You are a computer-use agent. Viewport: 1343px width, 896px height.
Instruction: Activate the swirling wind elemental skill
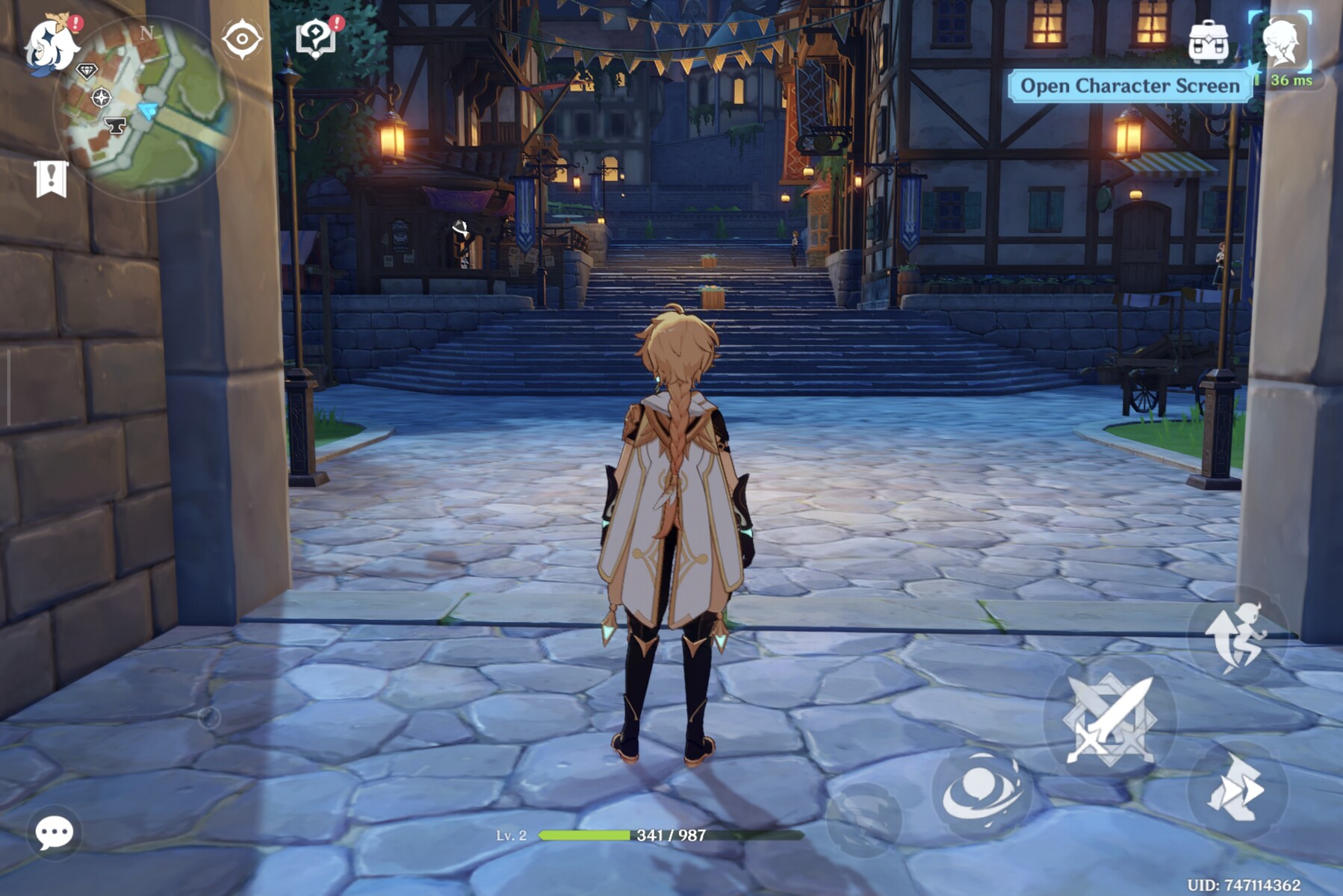[981, 793]
